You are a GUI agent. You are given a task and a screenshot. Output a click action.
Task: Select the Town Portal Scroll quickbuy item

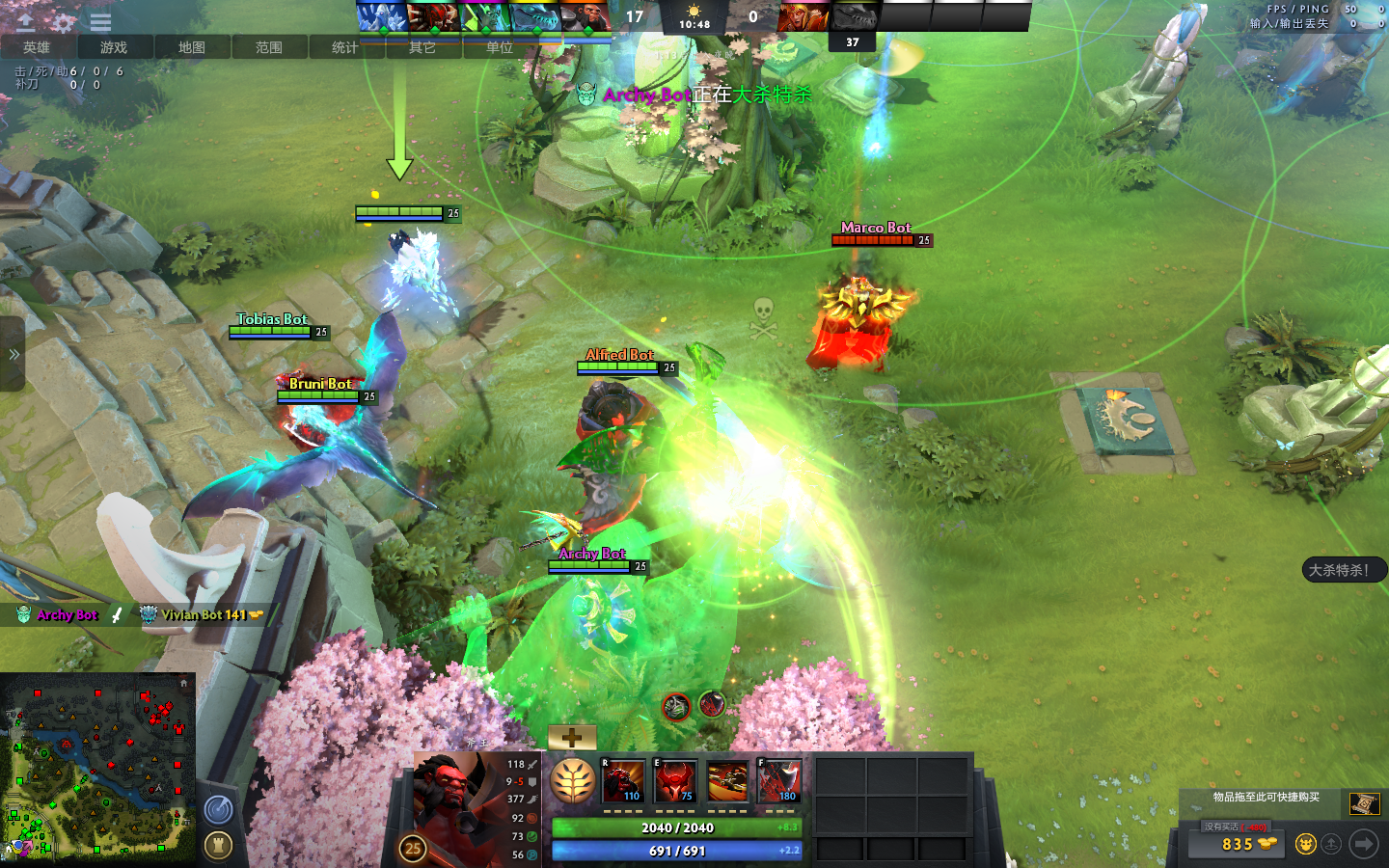(x=1364, y=803)
